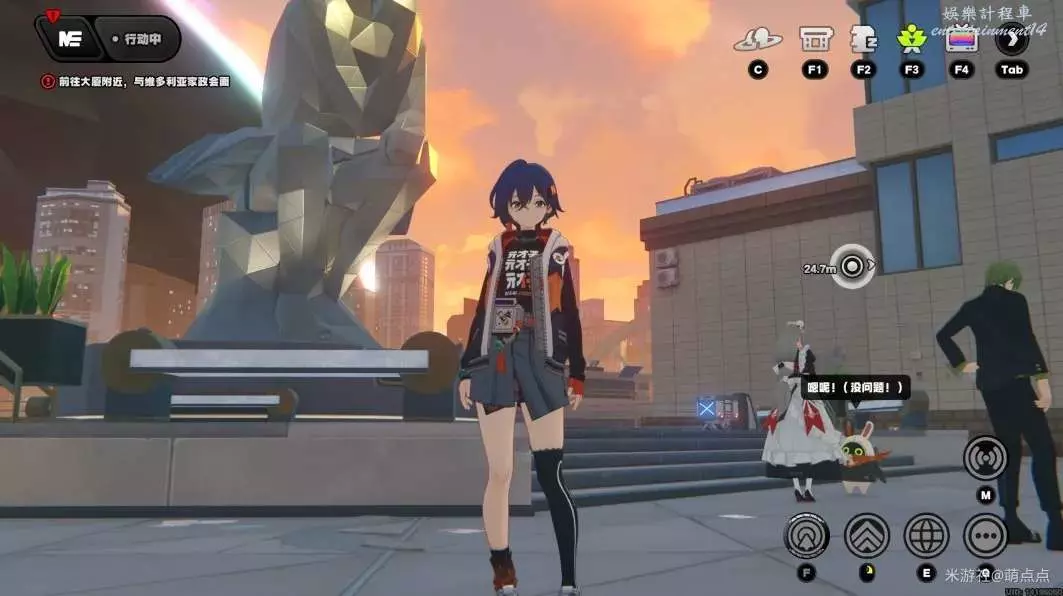Open the globe grid button
The width and height of the screenshot is (1063, 596).
pos(926,536)
